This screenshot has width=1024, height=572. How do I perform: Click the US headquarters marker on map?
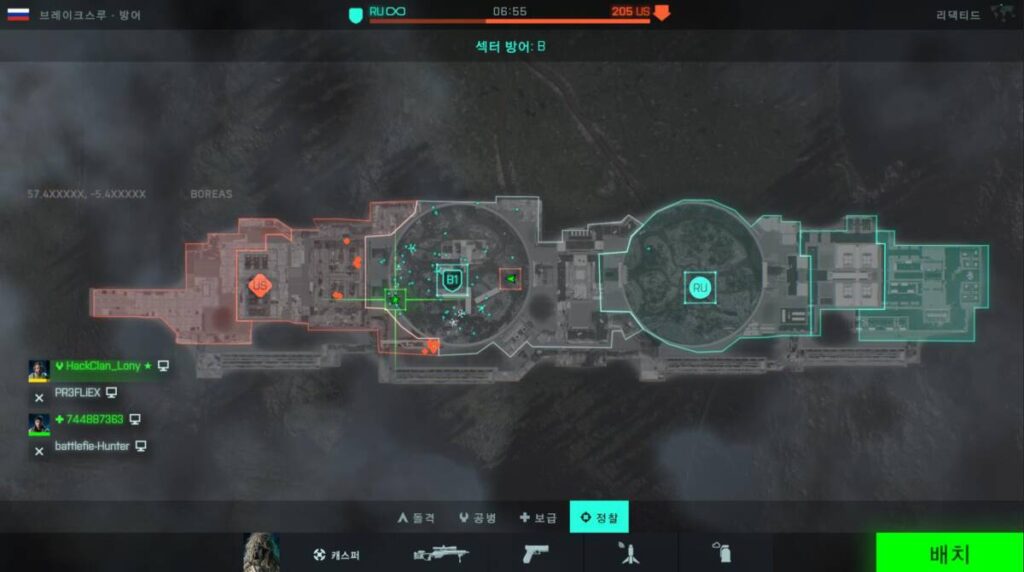click(260, 286)
